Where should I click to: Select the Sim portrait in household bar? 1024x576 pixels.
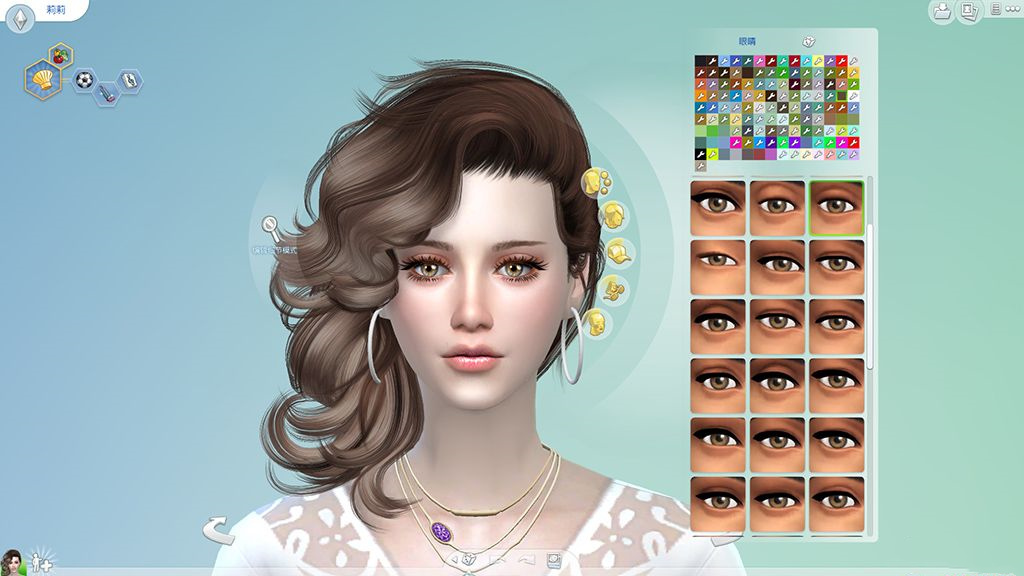point(13,561)
